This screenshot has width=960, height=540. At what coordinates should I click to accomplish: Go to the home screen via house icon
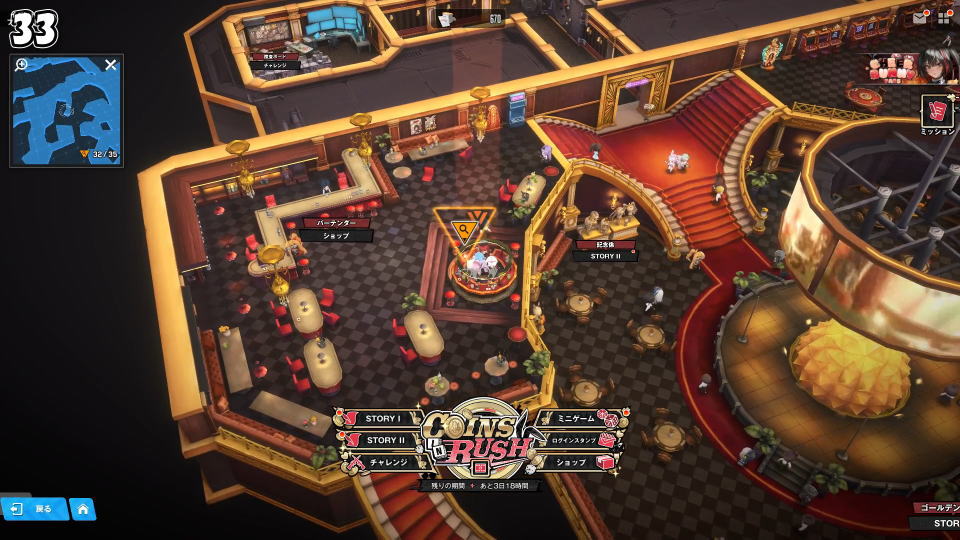pyautogui.click(x=82, y=509)
